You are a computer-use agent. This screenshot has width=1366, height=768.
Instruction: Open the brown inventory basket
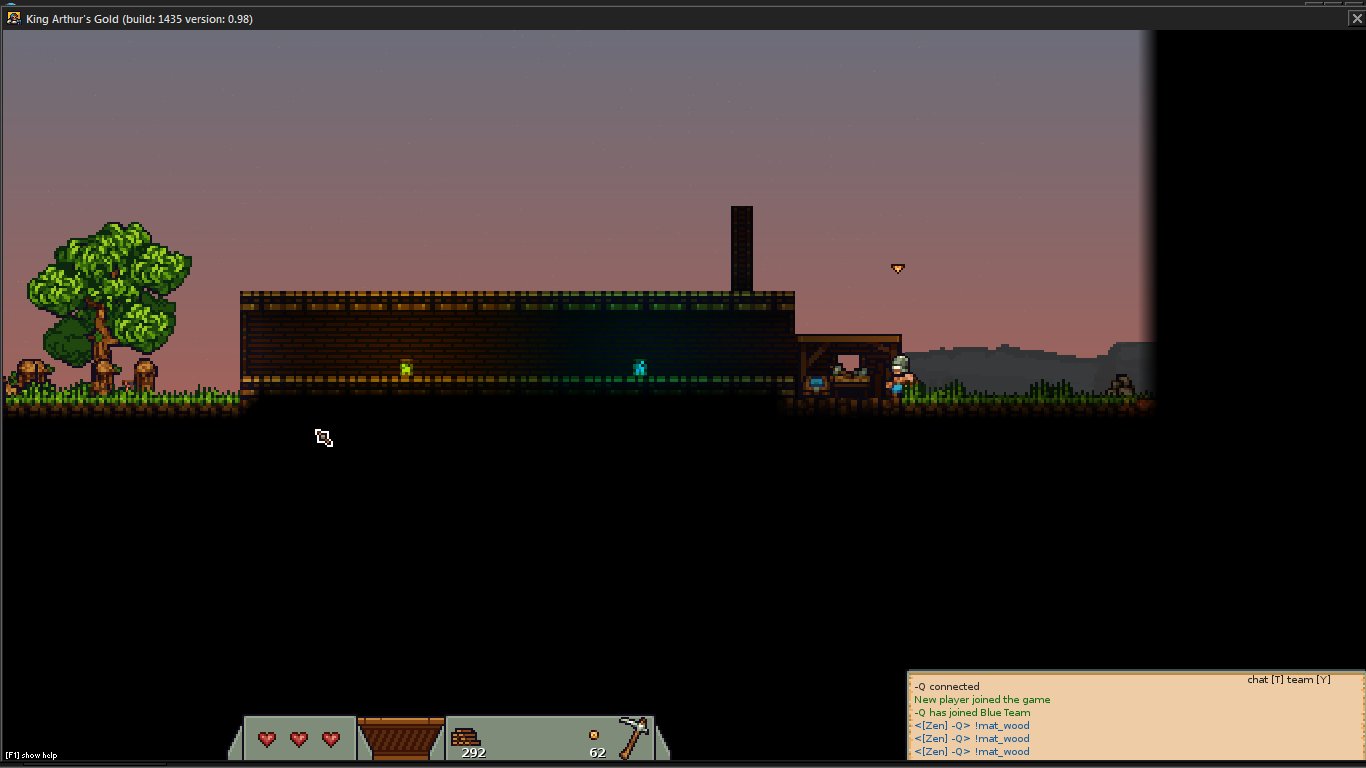click(x=400, y=739)
